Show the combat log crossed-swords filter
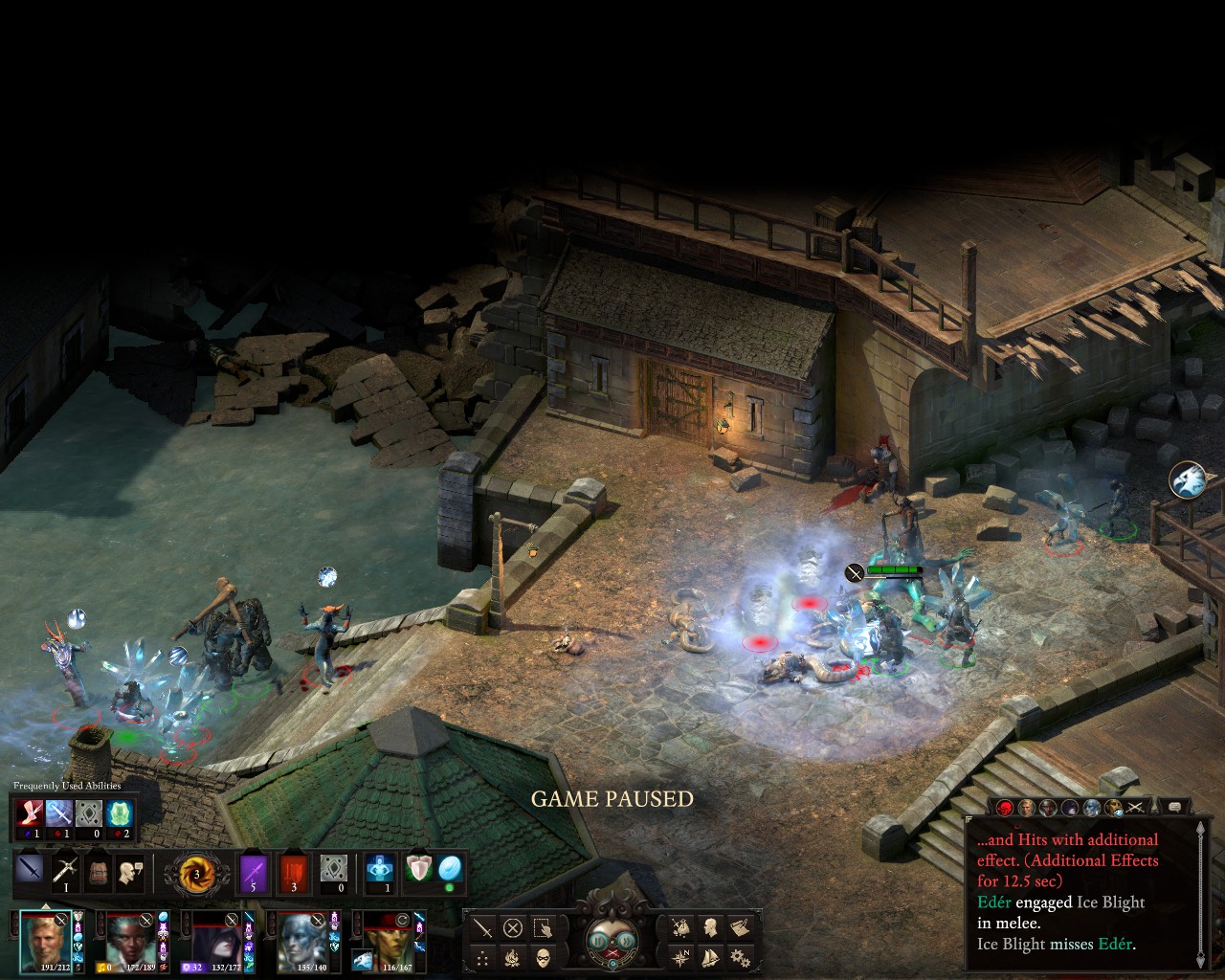The image size is (1225, 980). [1136, 808]
